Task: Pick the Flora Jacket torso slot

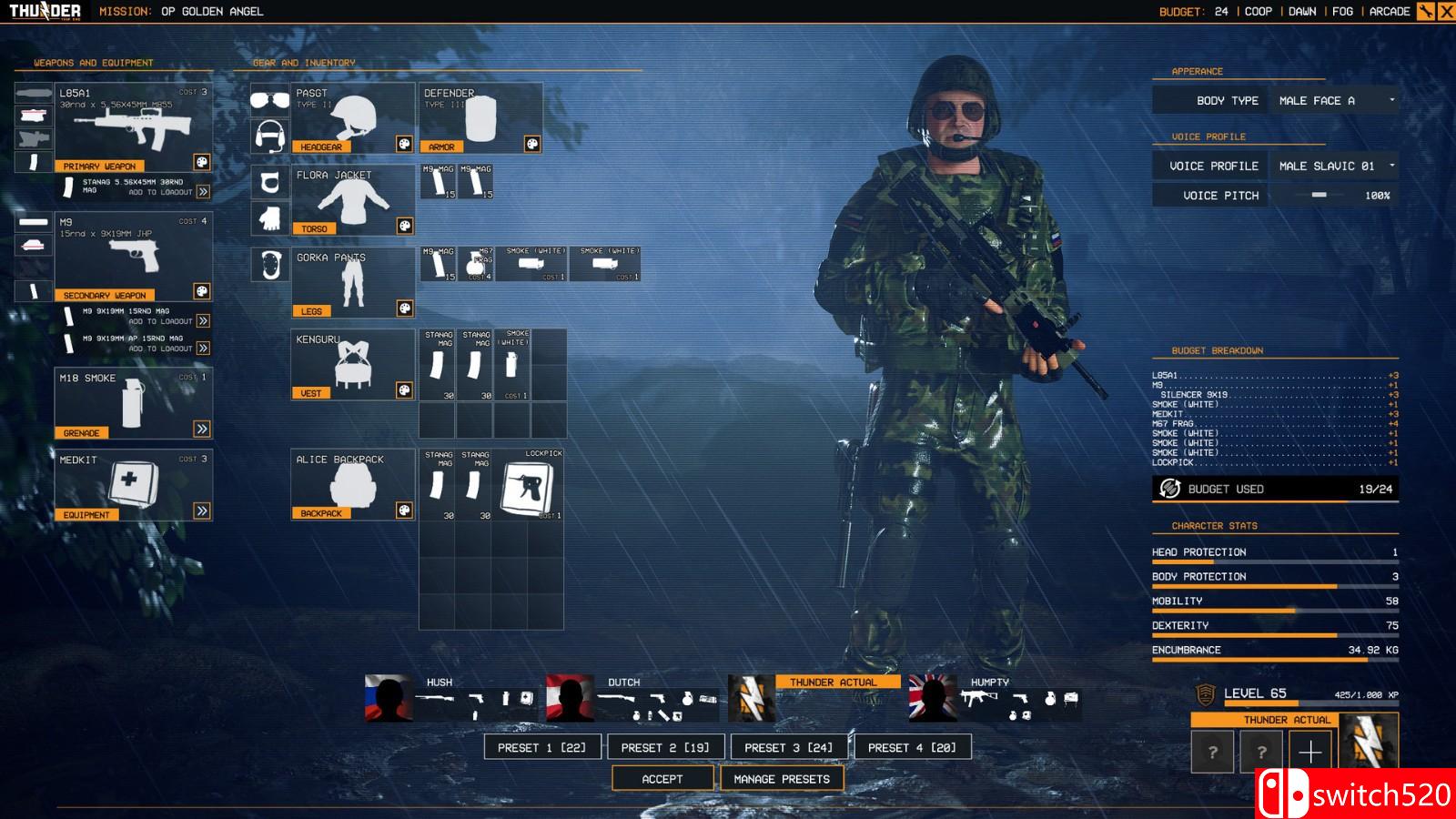Action: coord(353,200)
